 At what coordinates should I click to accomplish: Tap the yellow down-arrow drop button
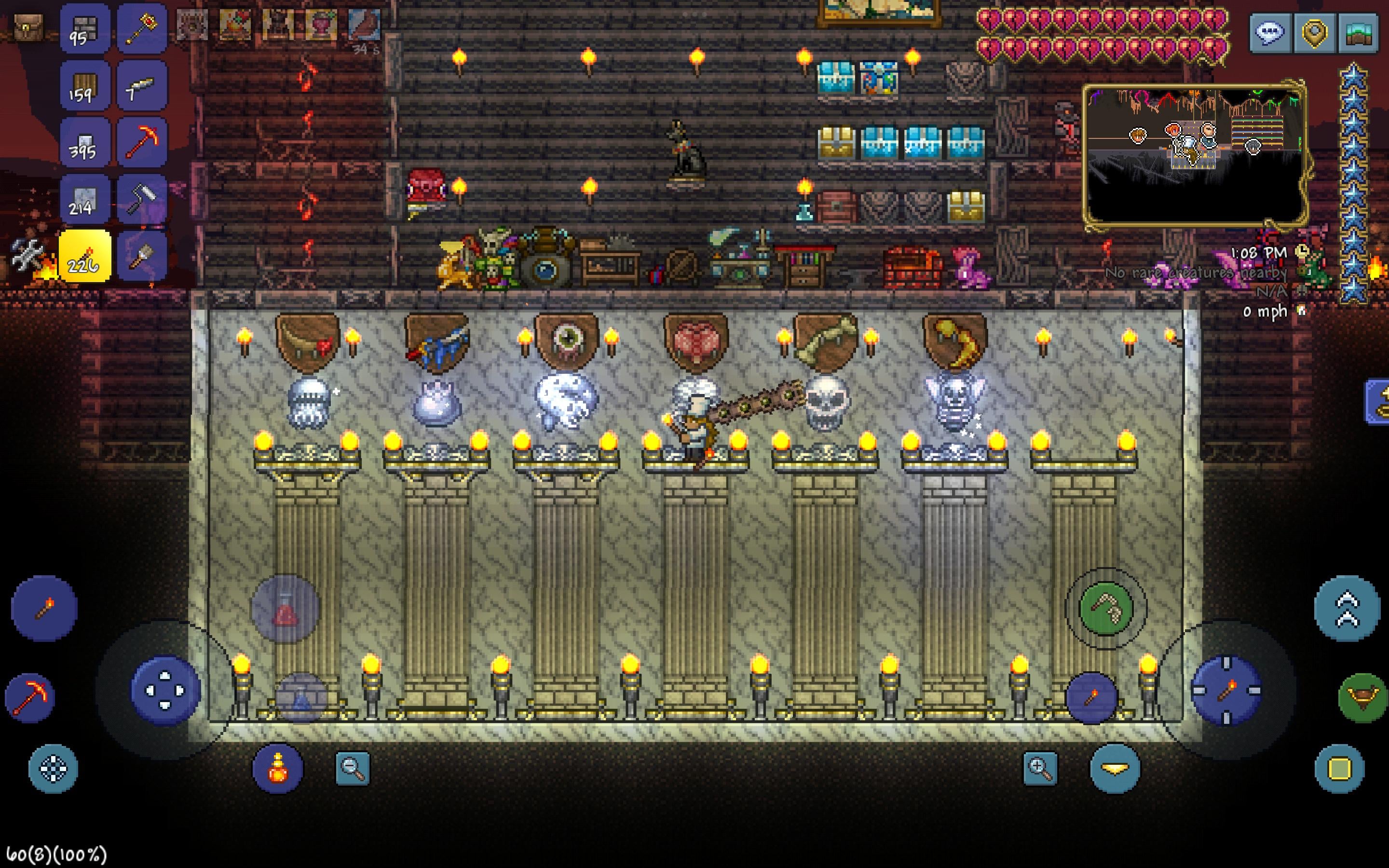(x=1114, y=768)
